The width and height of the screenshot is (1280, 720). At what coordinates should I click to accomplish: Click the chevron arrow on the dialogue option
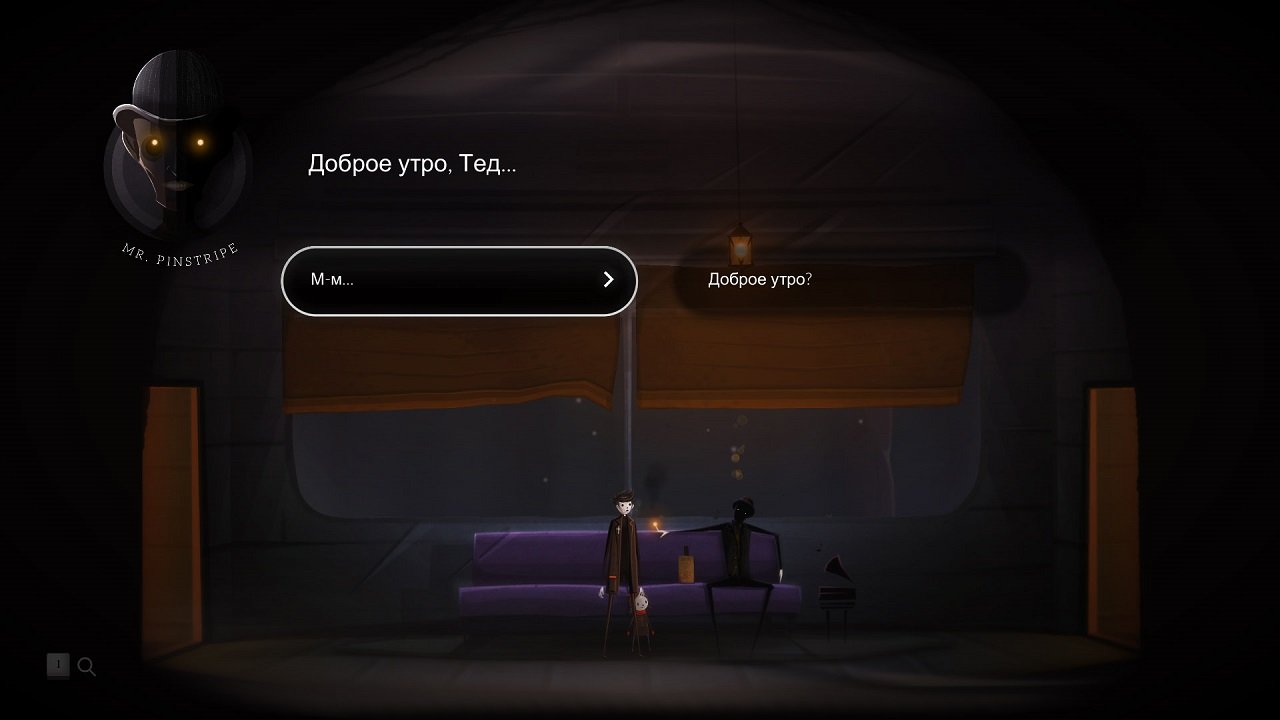tap(608, 281)
